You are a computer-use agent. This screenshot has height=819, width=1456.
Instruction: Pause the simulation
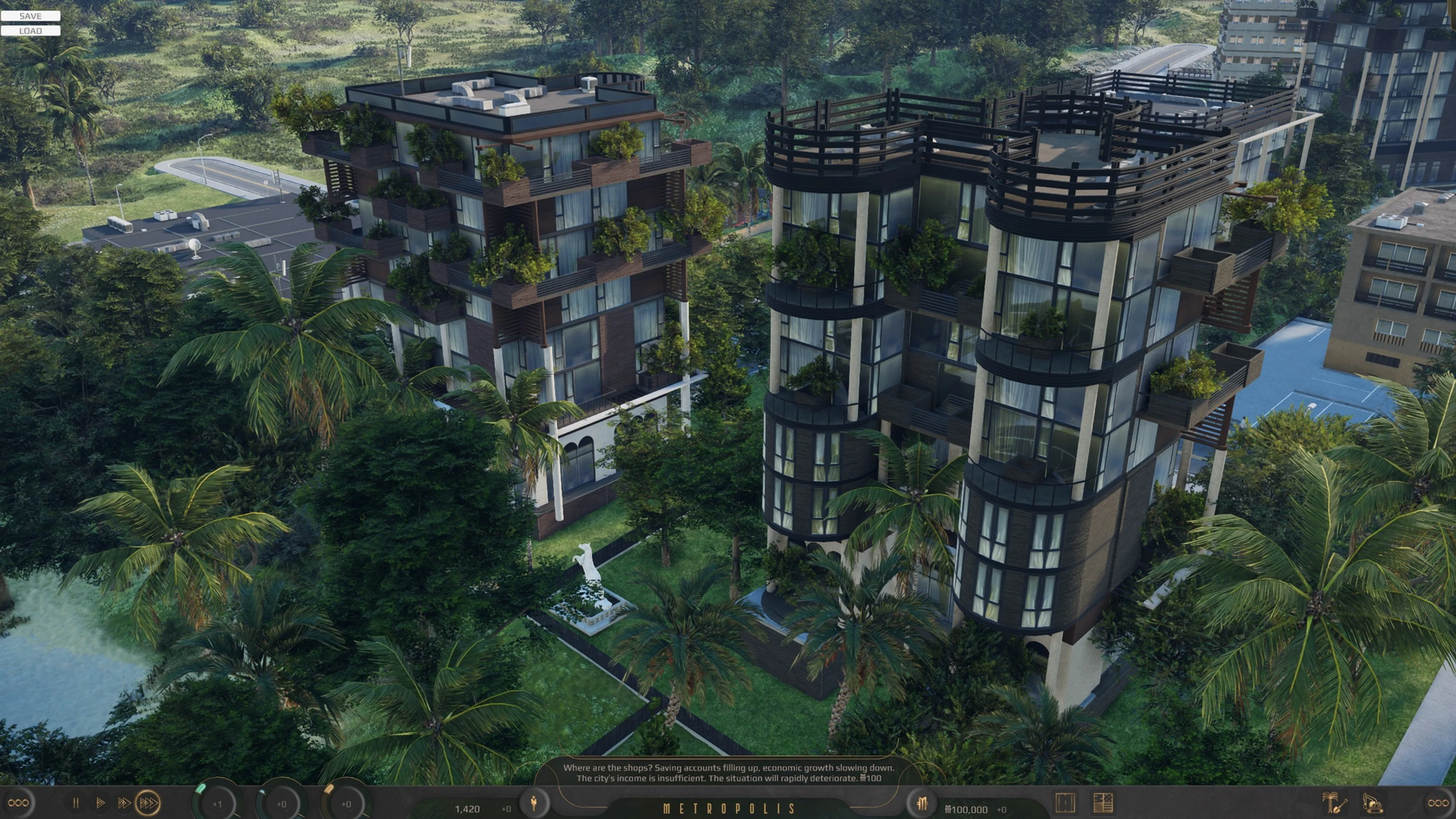(76, 803)
